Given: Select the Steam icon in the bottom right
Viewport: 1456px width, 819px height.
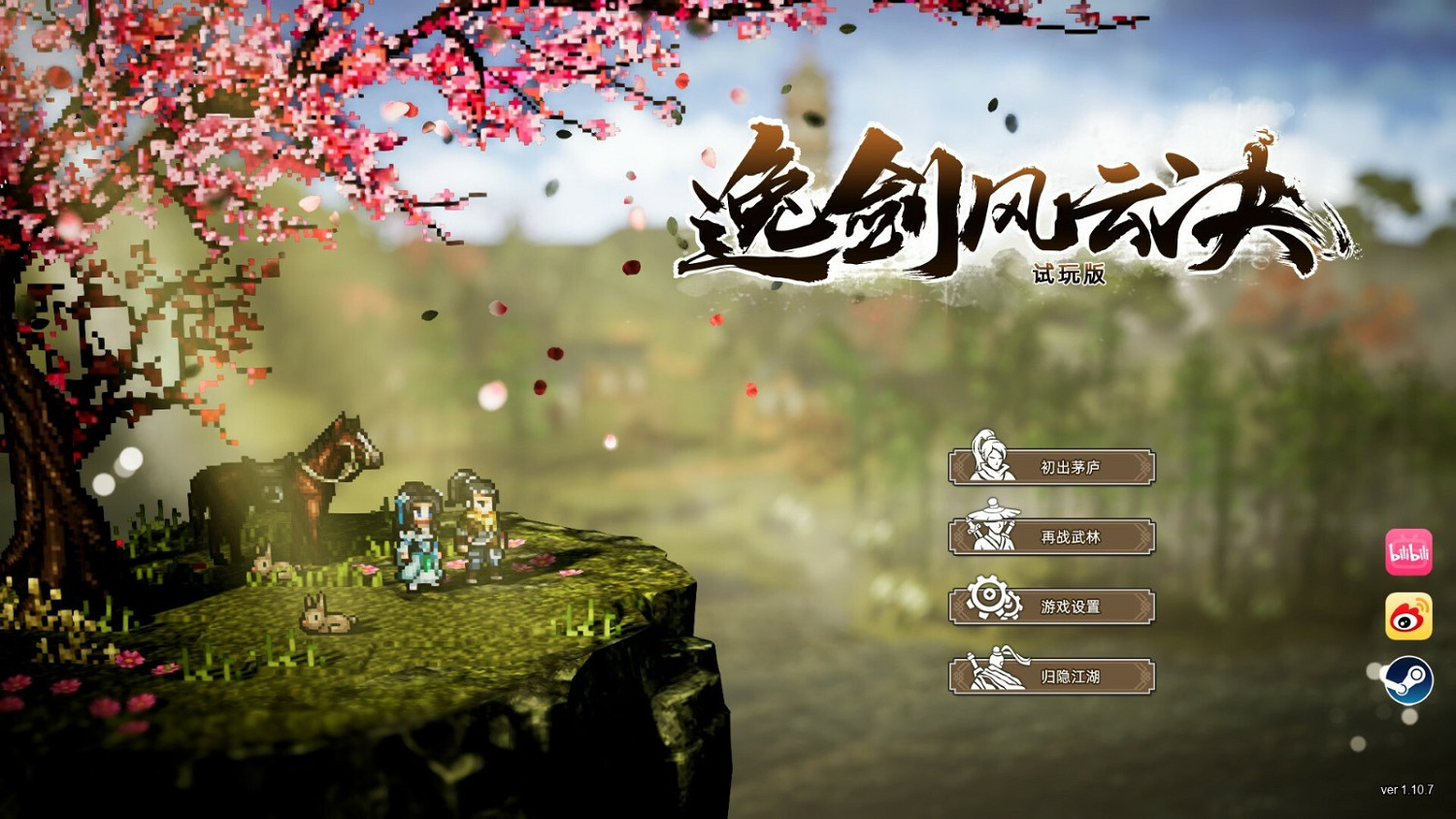Looking at the screenshot, I should (x=1409, y=679).
